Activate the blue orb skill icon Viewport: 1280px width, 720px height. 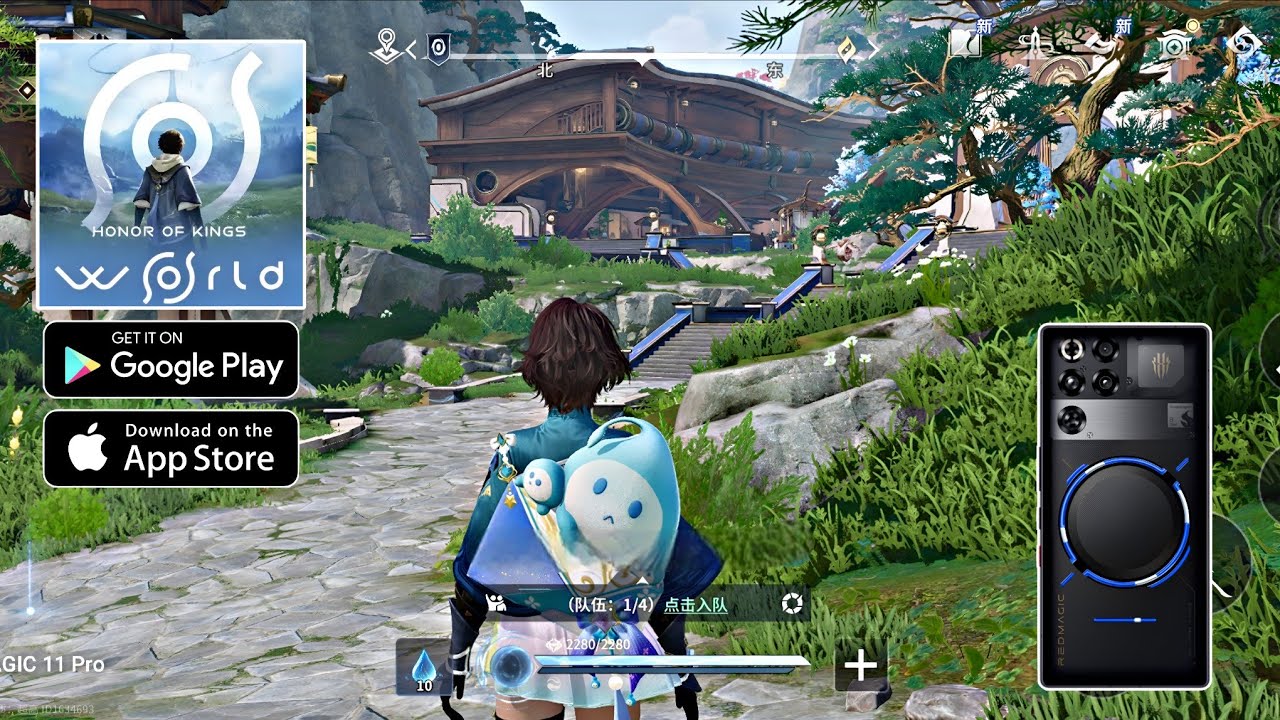pyautogui.click(x=512, y=665)
